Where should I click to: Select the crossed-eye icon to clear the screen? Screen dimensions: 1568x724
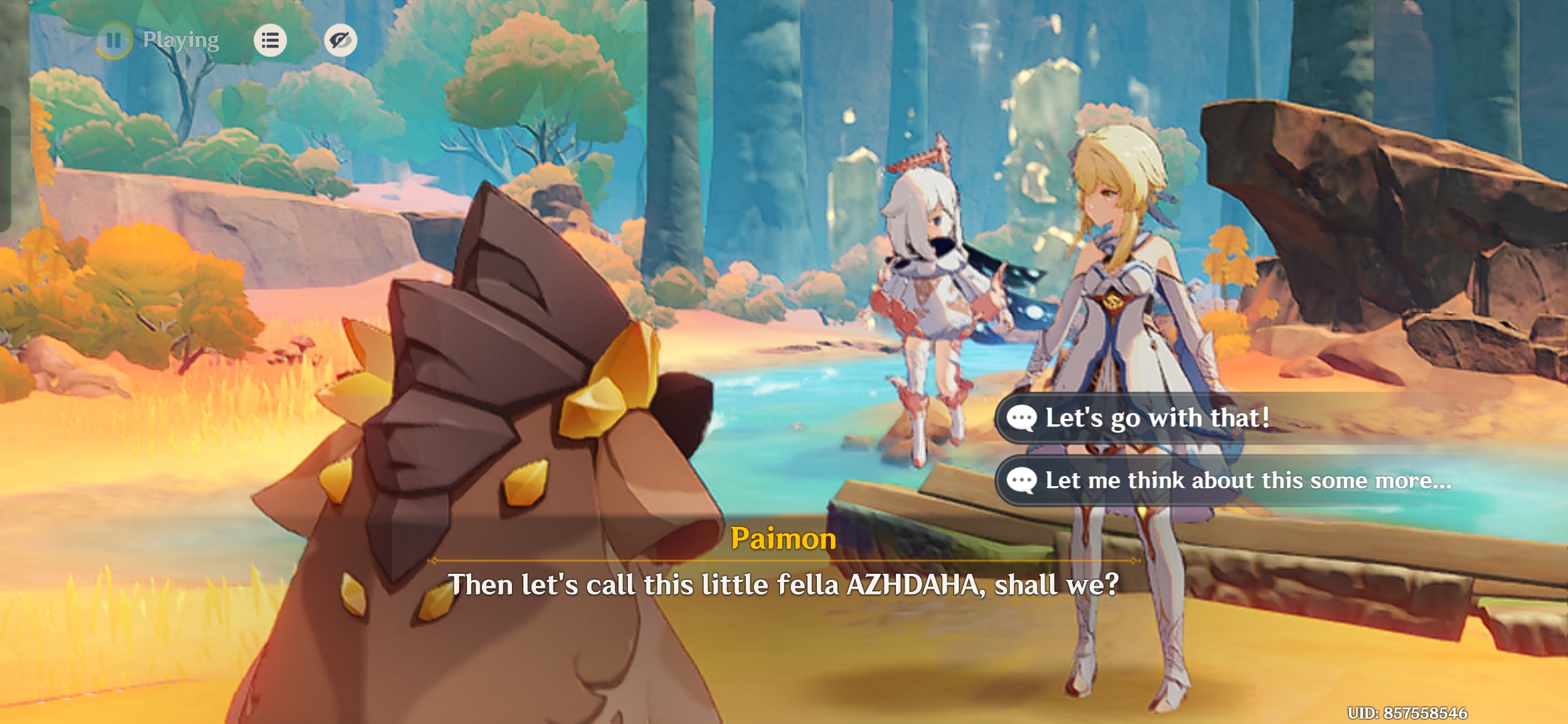pos(340,42)
